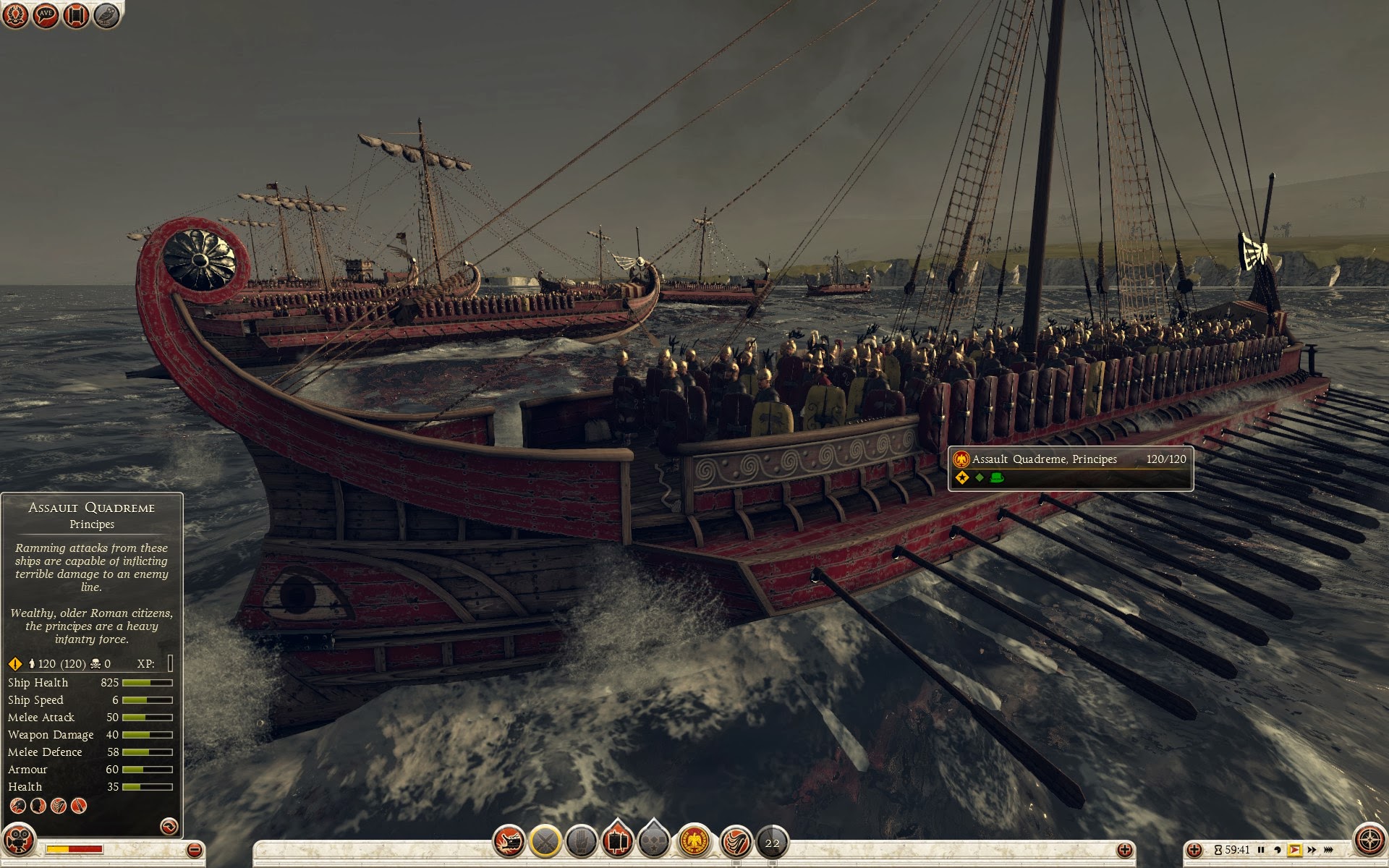Set battle to slow motion speed
Image resolution: width=1389 pixels, height=868 pixels.
(x=1278, y=850)
